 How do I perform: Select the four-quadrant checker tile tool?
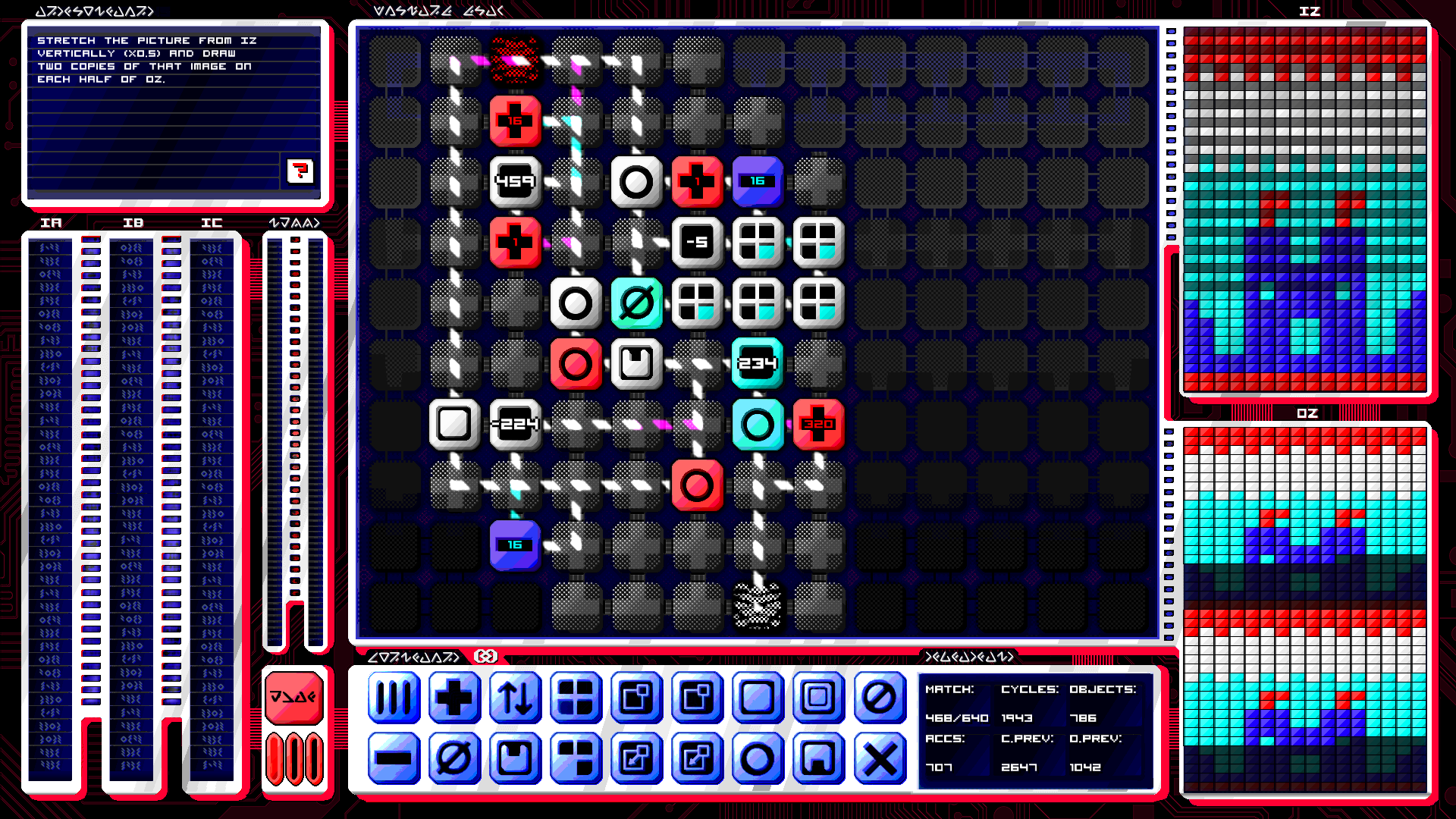click(576, 699)
